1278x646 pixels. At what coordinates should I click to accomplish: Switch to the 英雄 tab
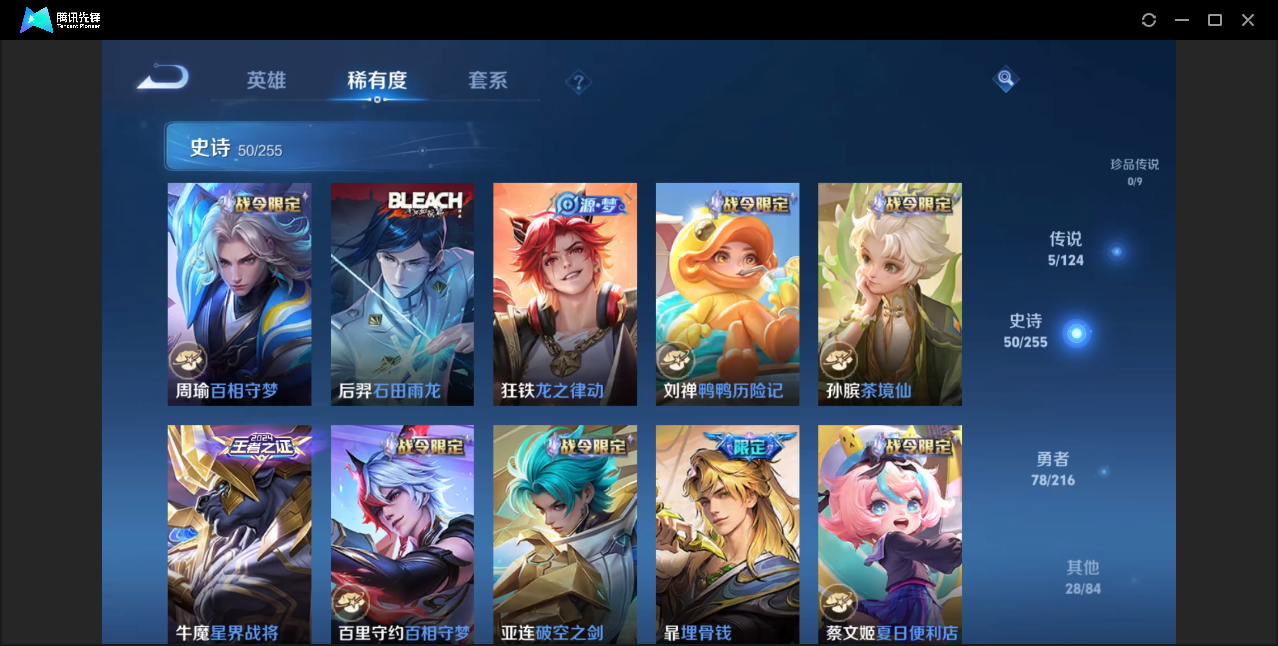[266, 80]
